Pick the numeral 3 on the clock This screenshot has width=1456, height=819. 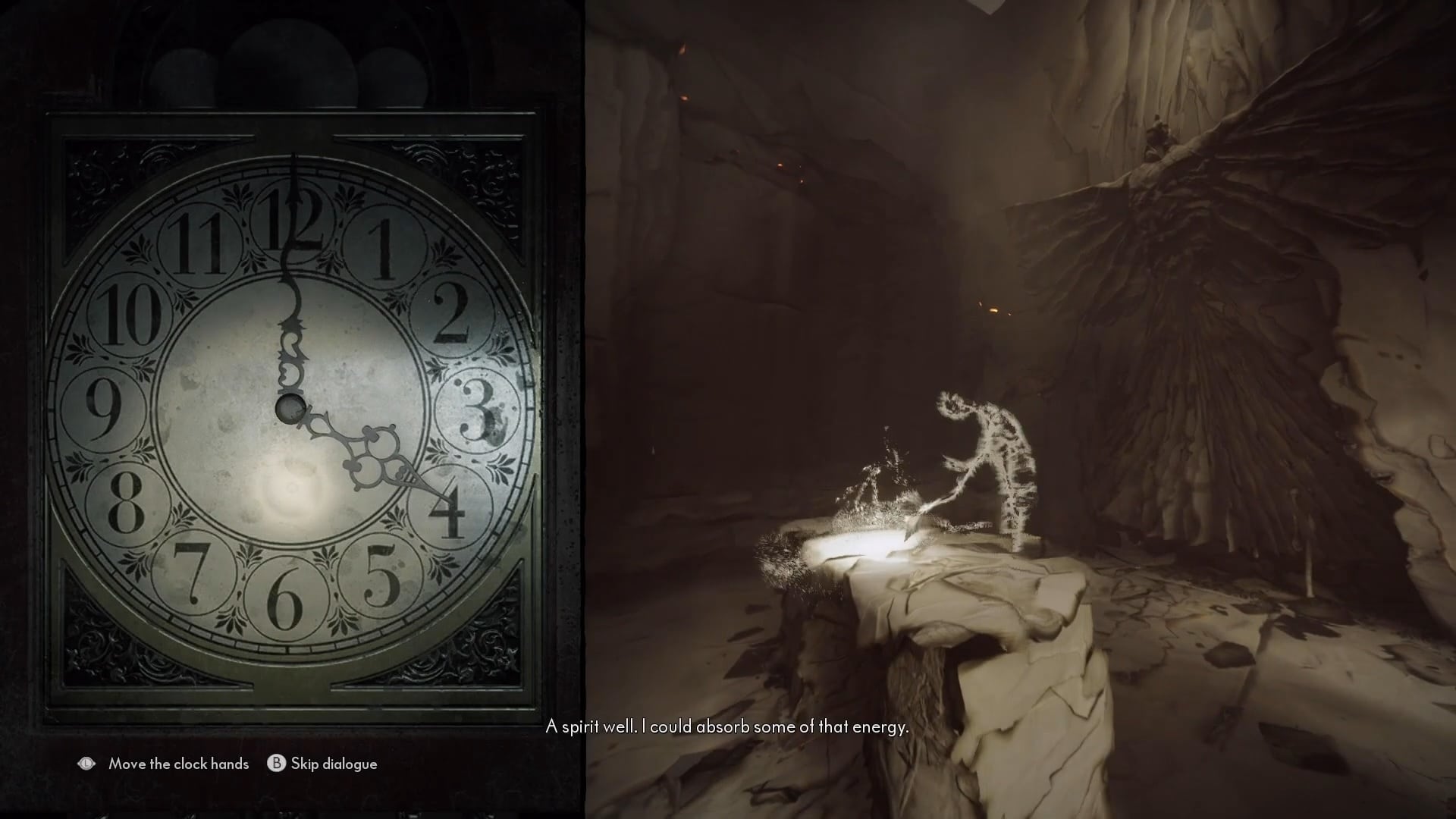(477, 410)
